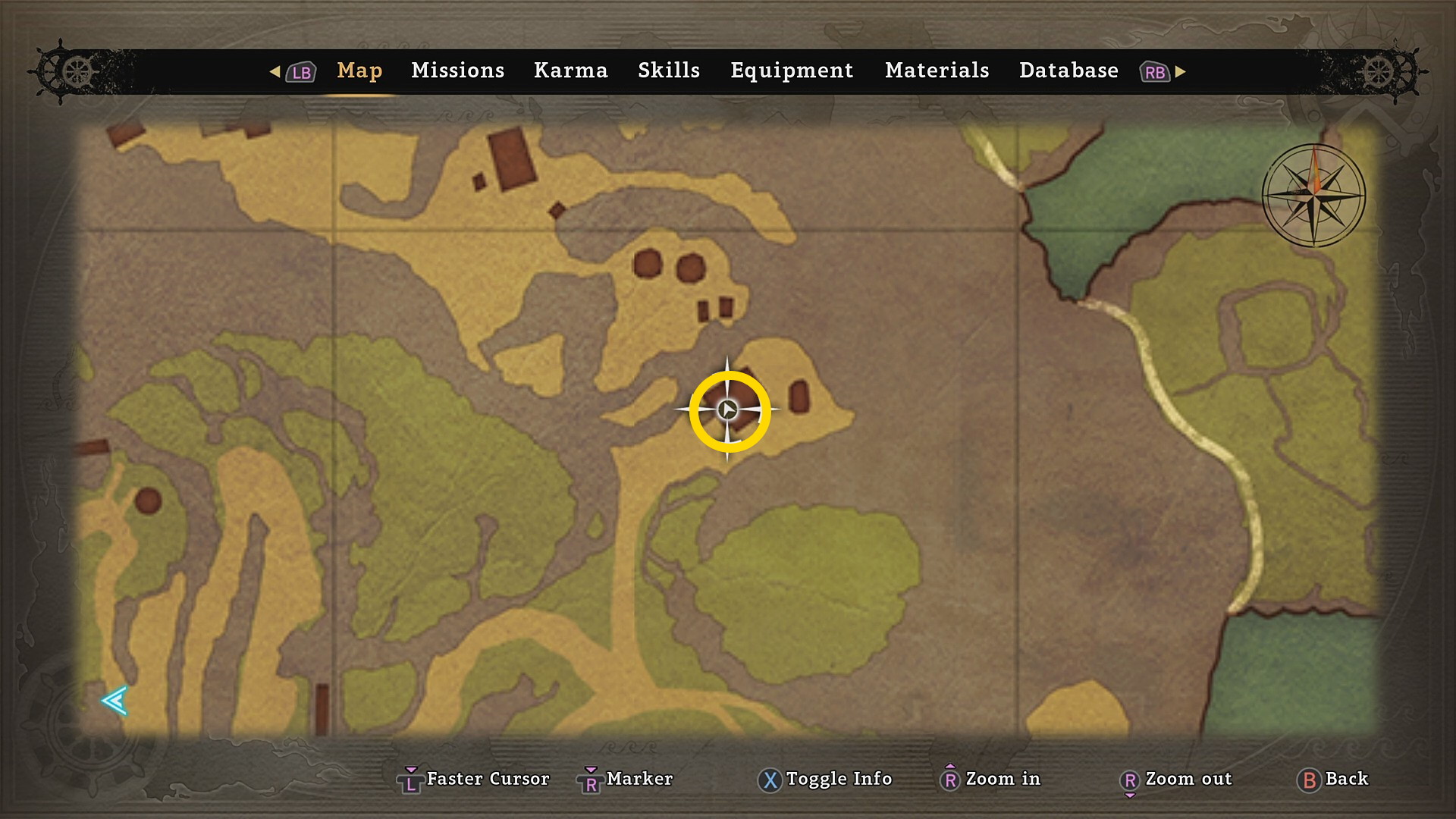Click the Back option
This screenshot has height=819, width=1456.
coord(1333,779)
